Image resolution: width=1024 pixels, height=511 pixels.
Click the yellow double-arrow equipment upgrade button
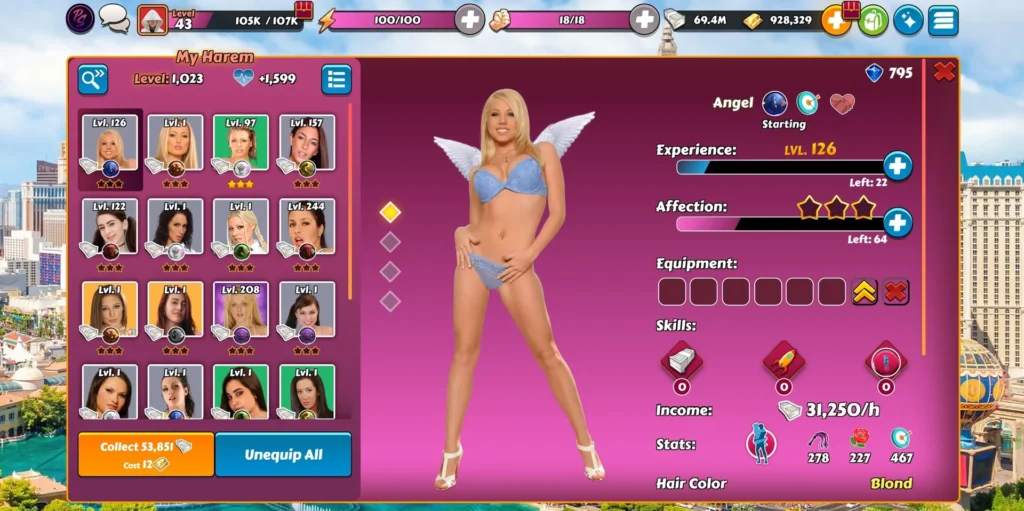[865, 292]
